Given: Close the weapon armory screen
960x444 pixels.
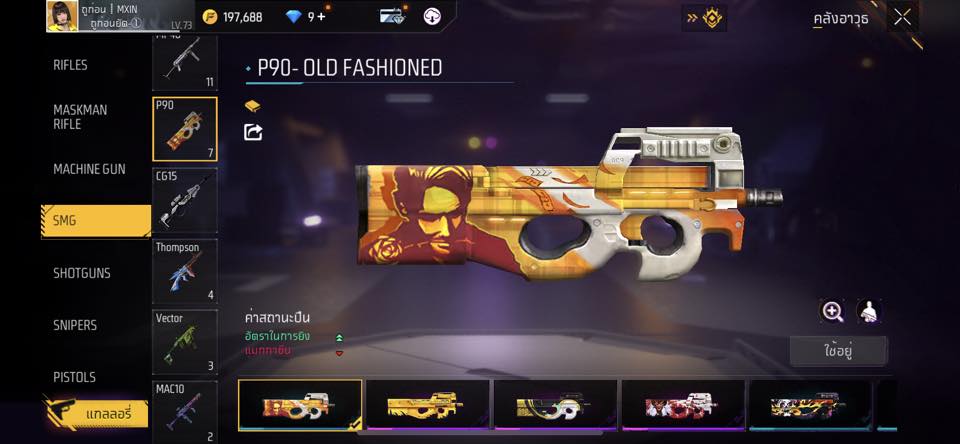Looking at the screenshot, I should (x=903, y=17).
